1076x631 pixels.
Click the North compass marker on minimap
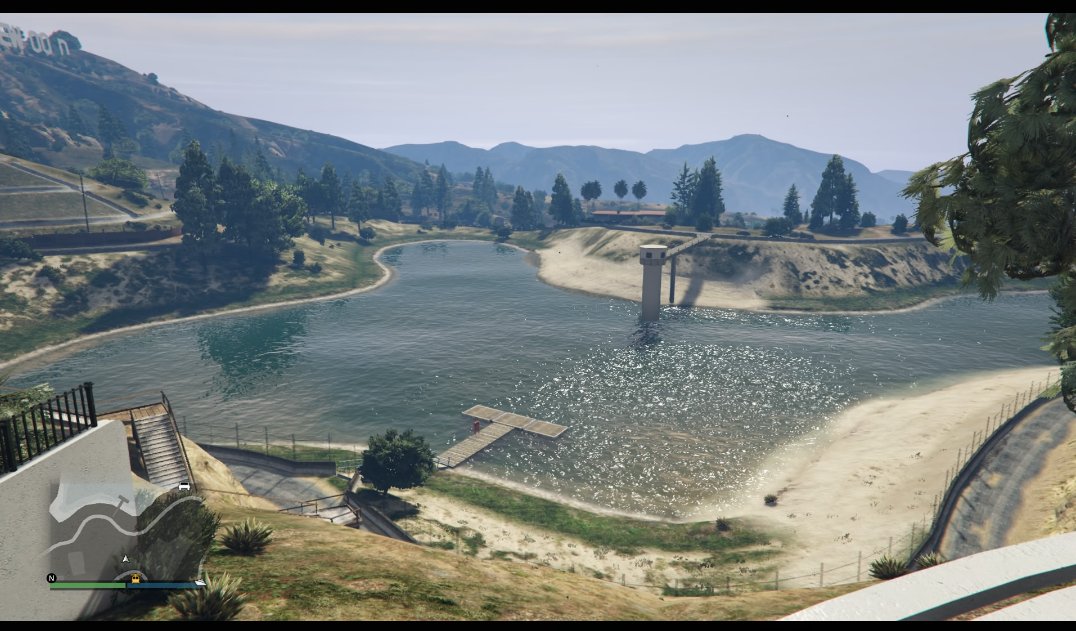coord(51,578)
